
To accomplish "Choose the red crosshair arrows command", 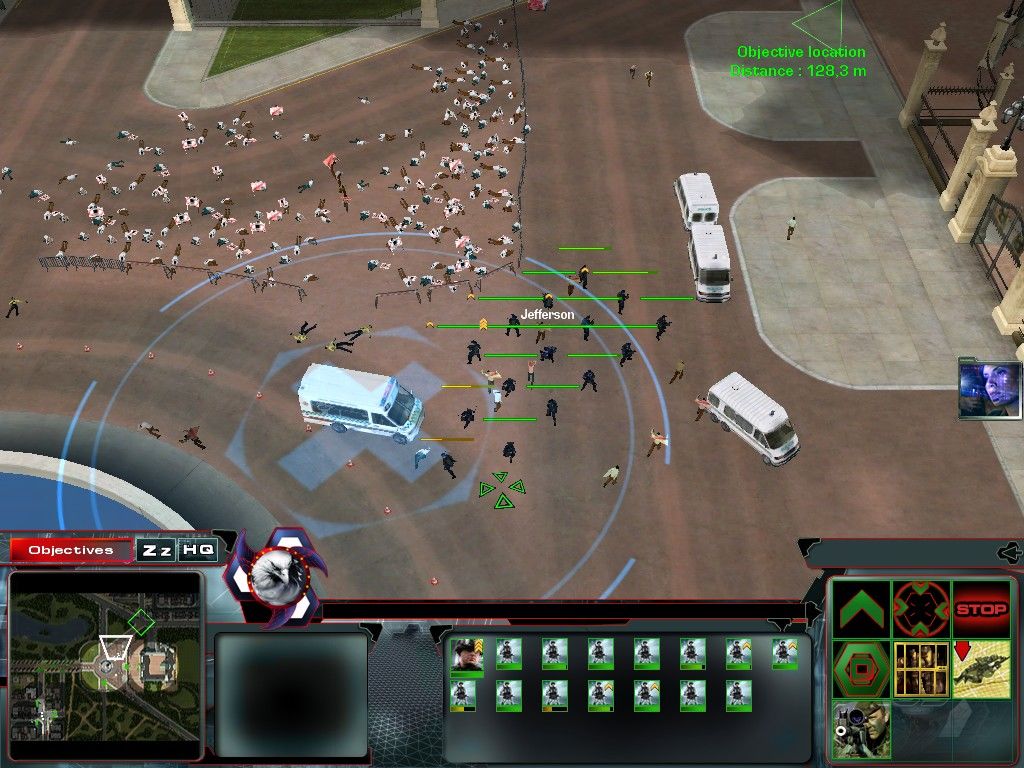I will pos(921,609).
